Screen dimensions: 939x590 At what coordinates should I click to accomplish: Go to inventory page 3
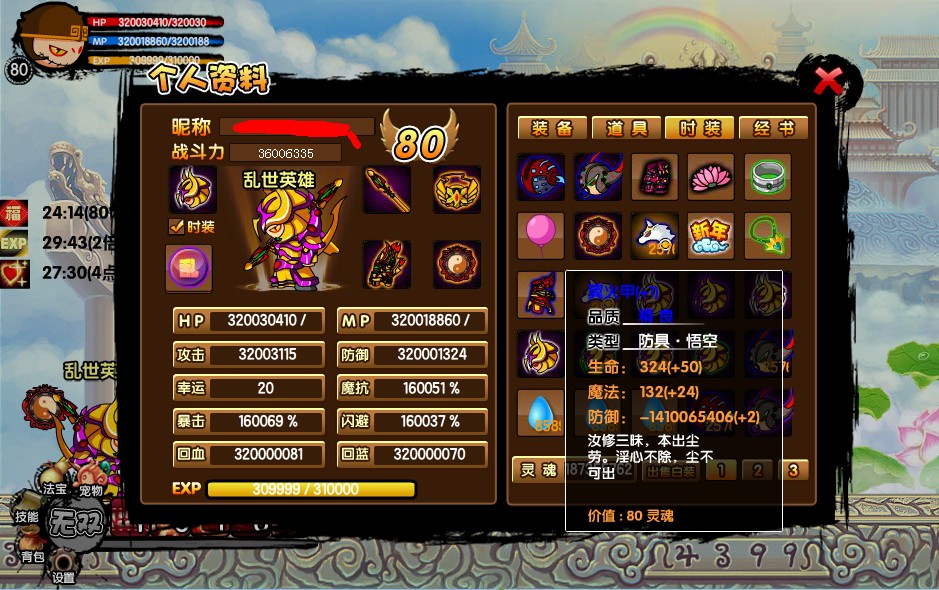793,470
